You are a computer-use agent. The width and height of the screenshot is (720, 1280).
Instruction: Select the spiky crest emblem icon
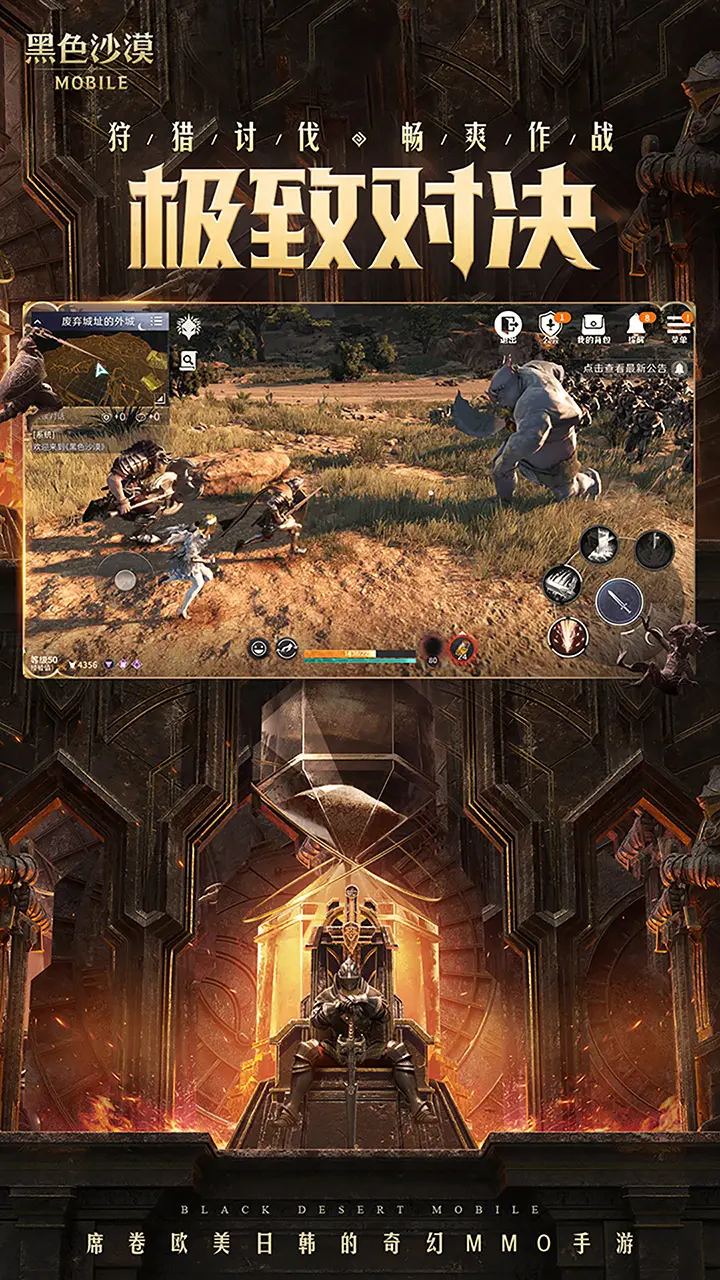[x=188, y=326]
